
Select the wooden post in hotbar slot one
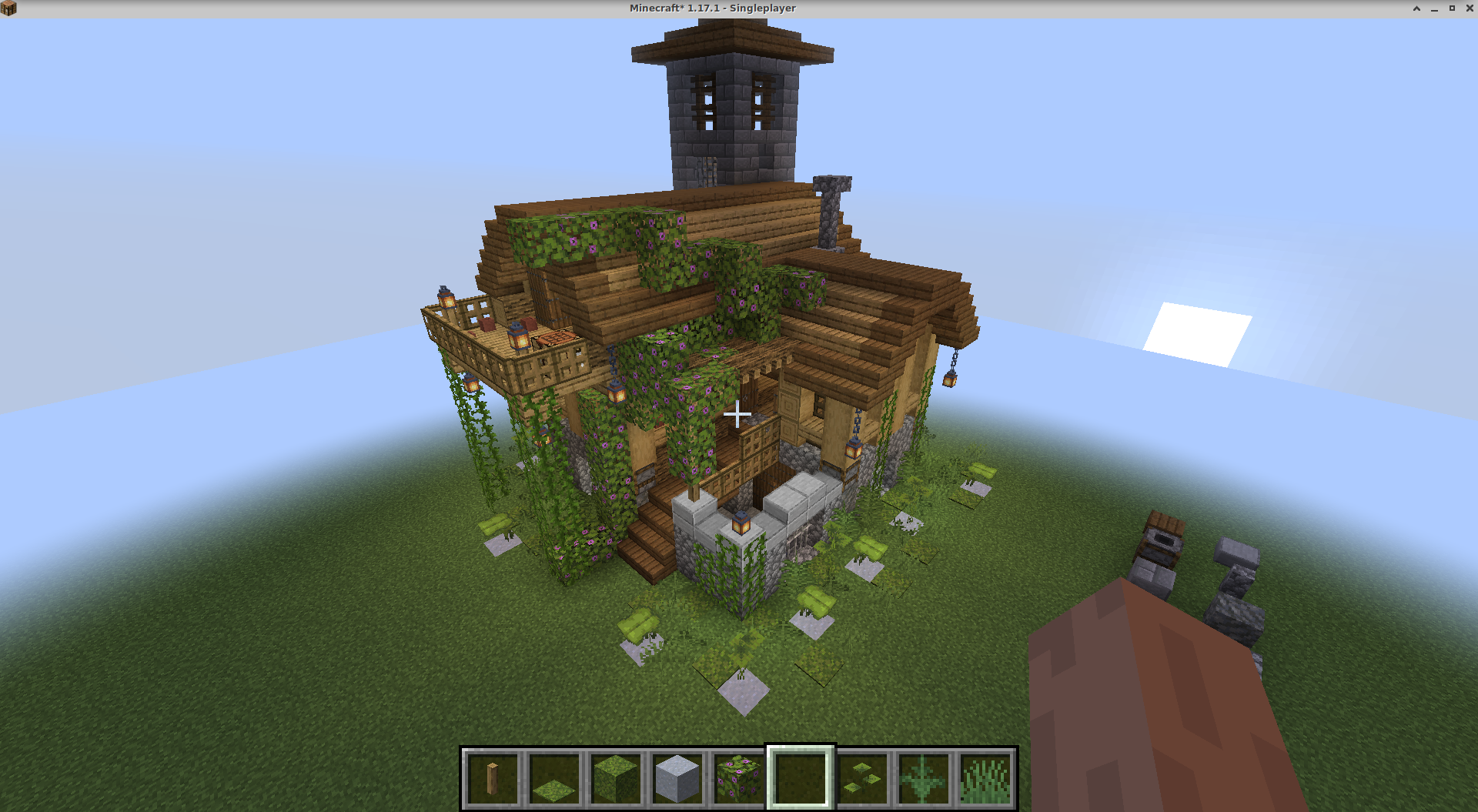coord(493,776)
